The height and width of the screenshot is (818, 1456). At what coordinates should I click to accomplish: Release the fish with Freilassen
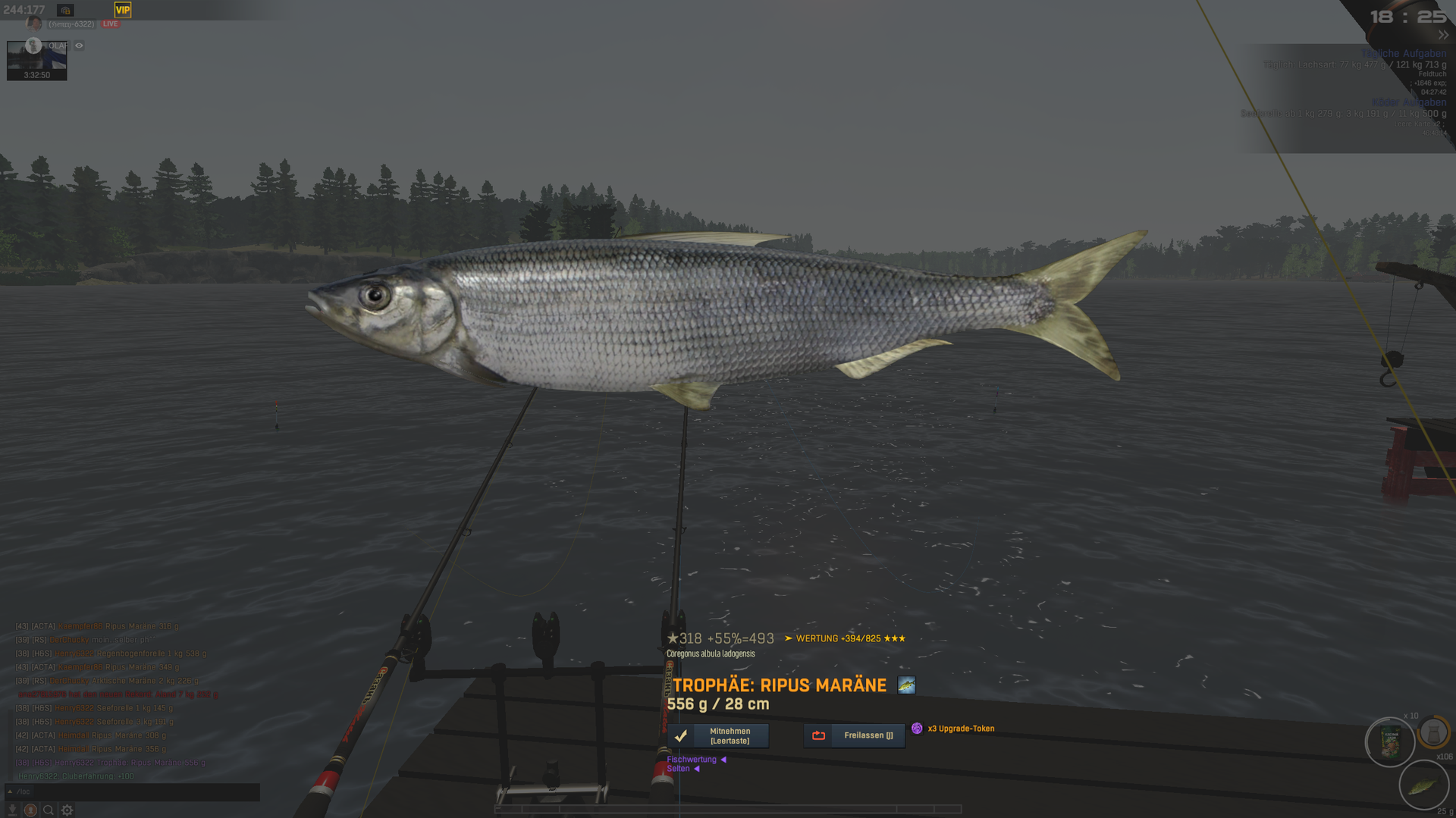click(854, 735)
